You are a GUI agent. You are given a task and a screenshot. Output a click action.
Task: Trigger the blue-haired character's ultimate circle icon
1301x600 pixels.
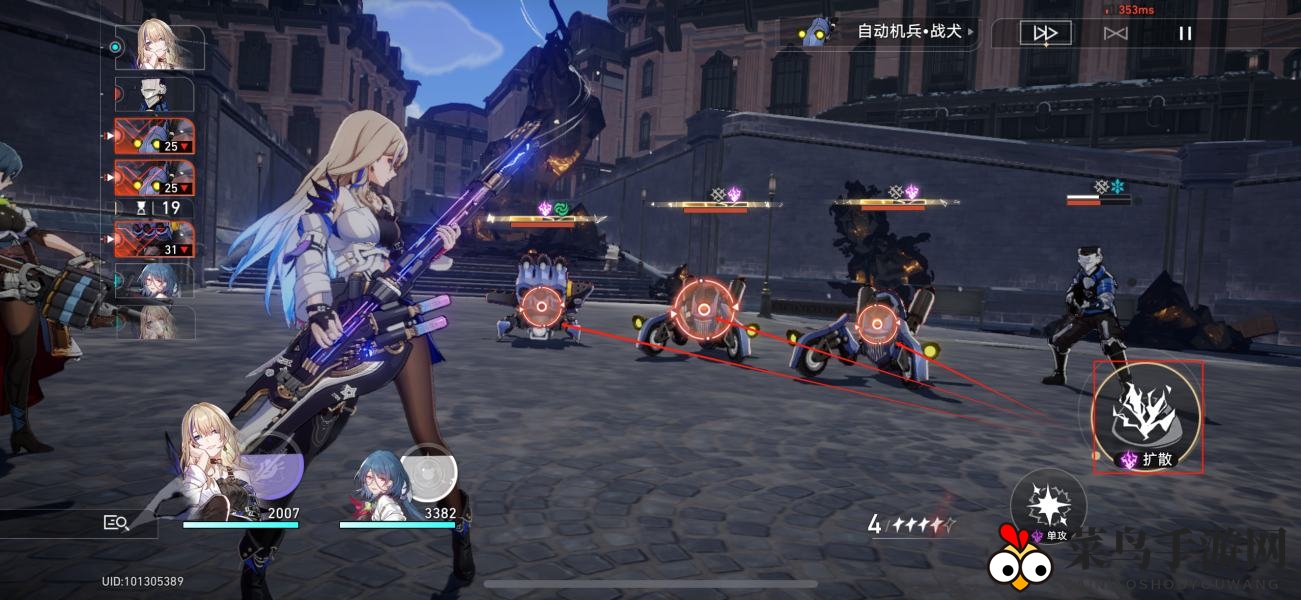(429, 472)
